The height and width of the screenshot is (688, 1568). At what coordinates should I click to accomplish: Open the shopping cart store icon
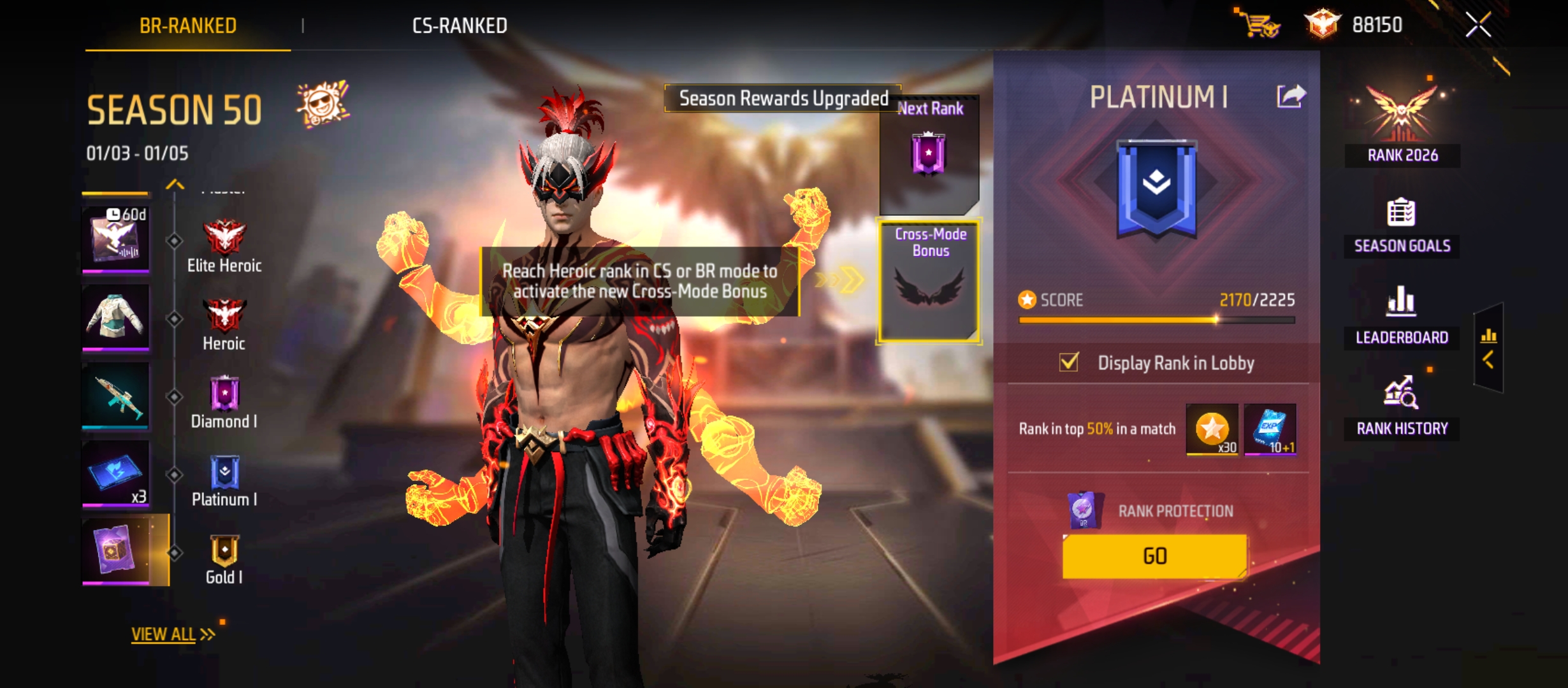point(1258,24)
